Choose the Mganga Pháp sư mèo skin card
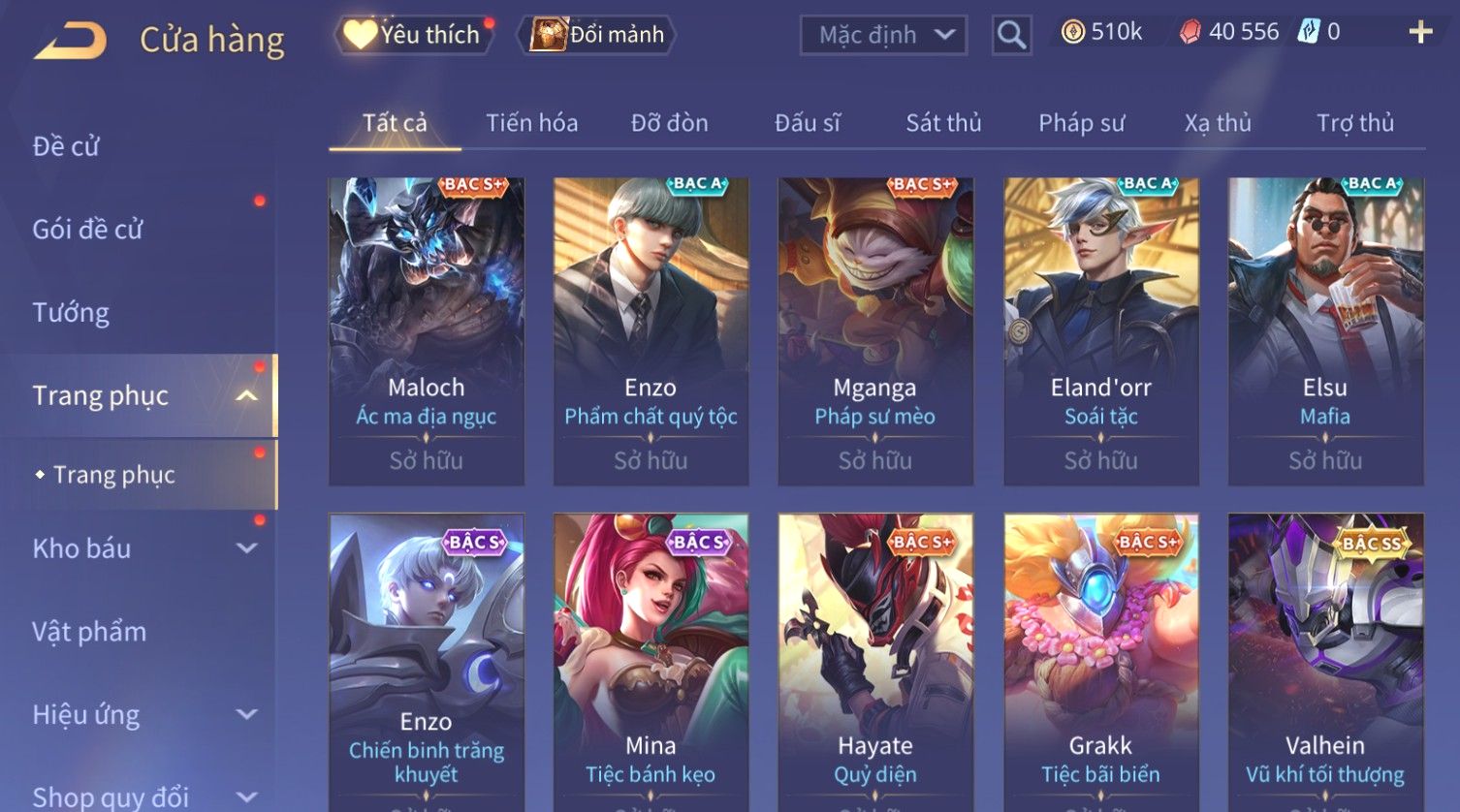Image resolution: width=1460 pixels, height=812 pixels. click(x=874, y=329)
